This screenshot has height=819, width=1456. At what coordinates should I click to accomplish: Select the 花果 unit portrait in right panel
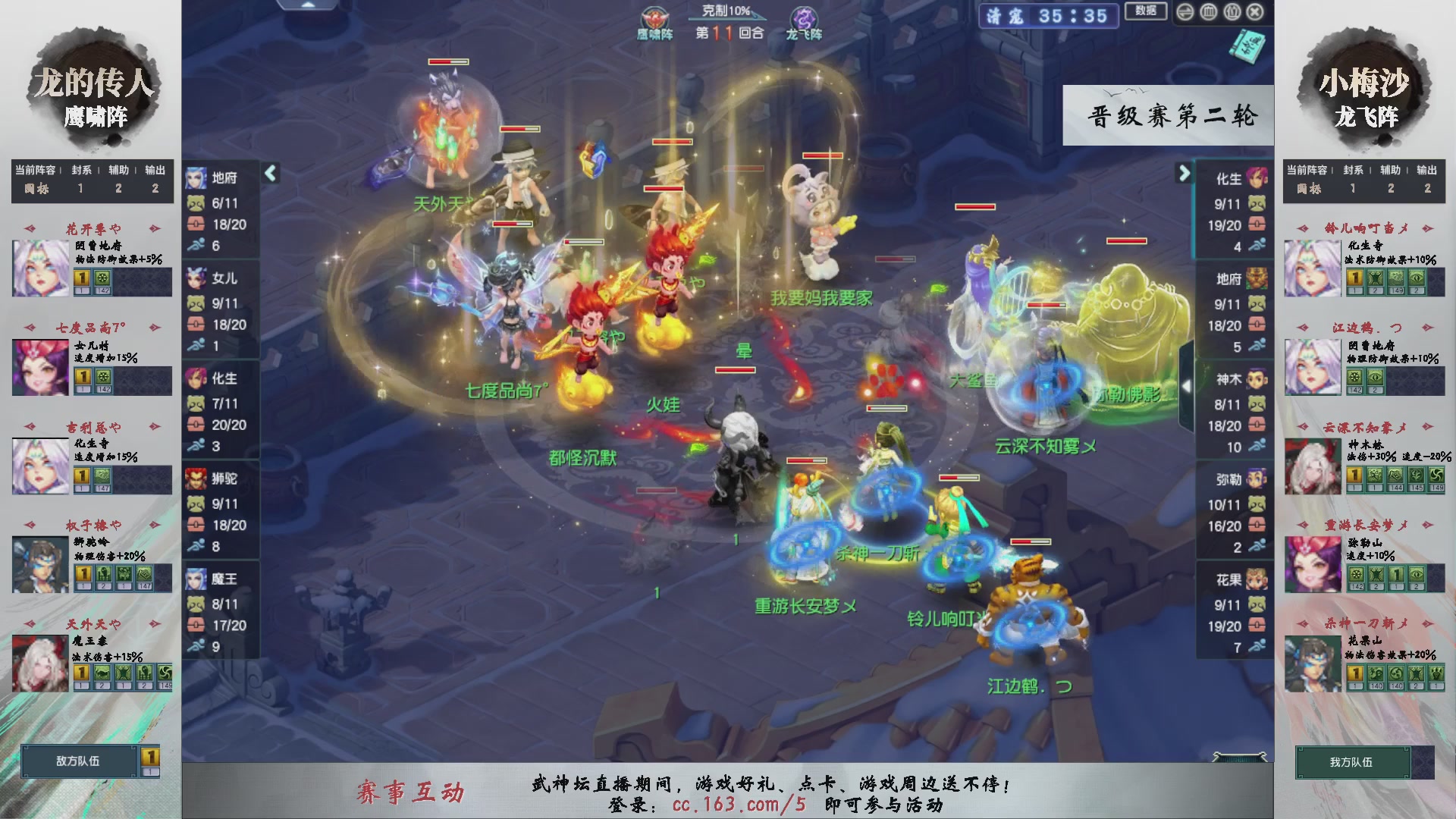click(1256, 580)
